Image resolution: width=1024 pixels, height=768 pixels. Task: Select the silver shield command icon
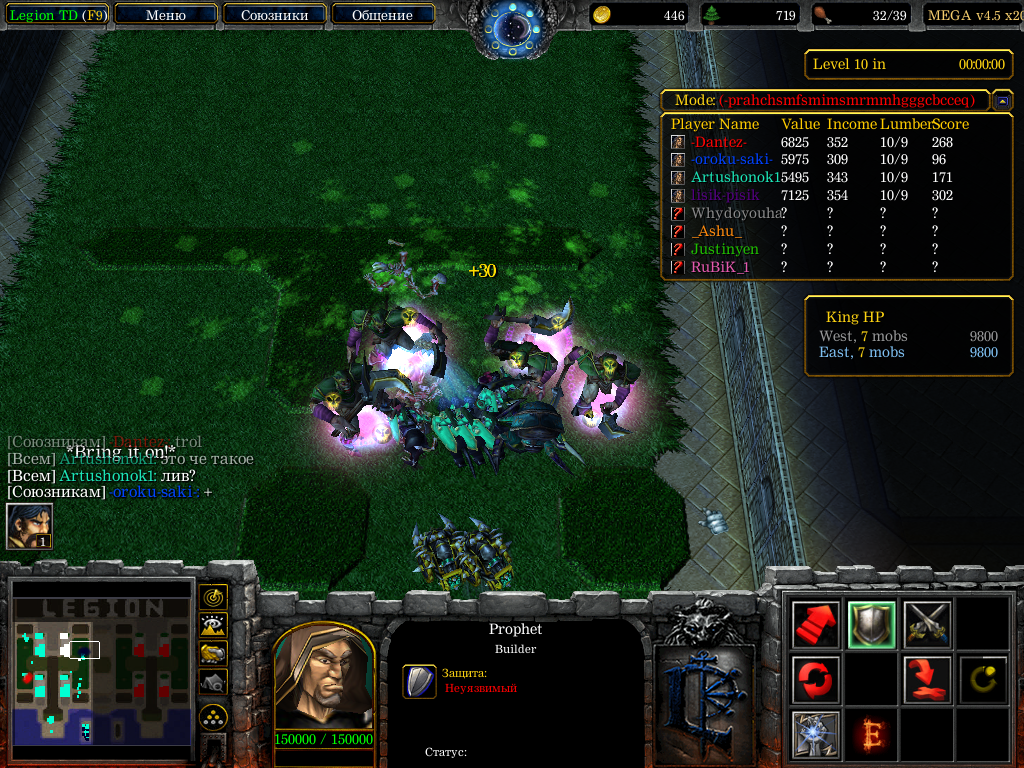coord(871,626)
